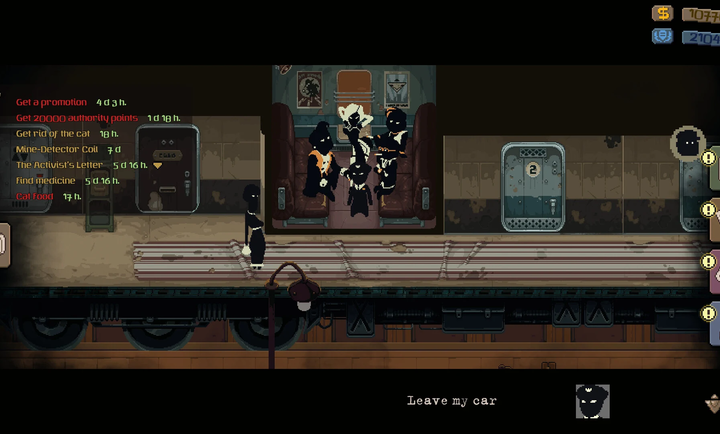Click the gold dollar money icon
This screenshot has height=434, width=720.
[662, 13]
